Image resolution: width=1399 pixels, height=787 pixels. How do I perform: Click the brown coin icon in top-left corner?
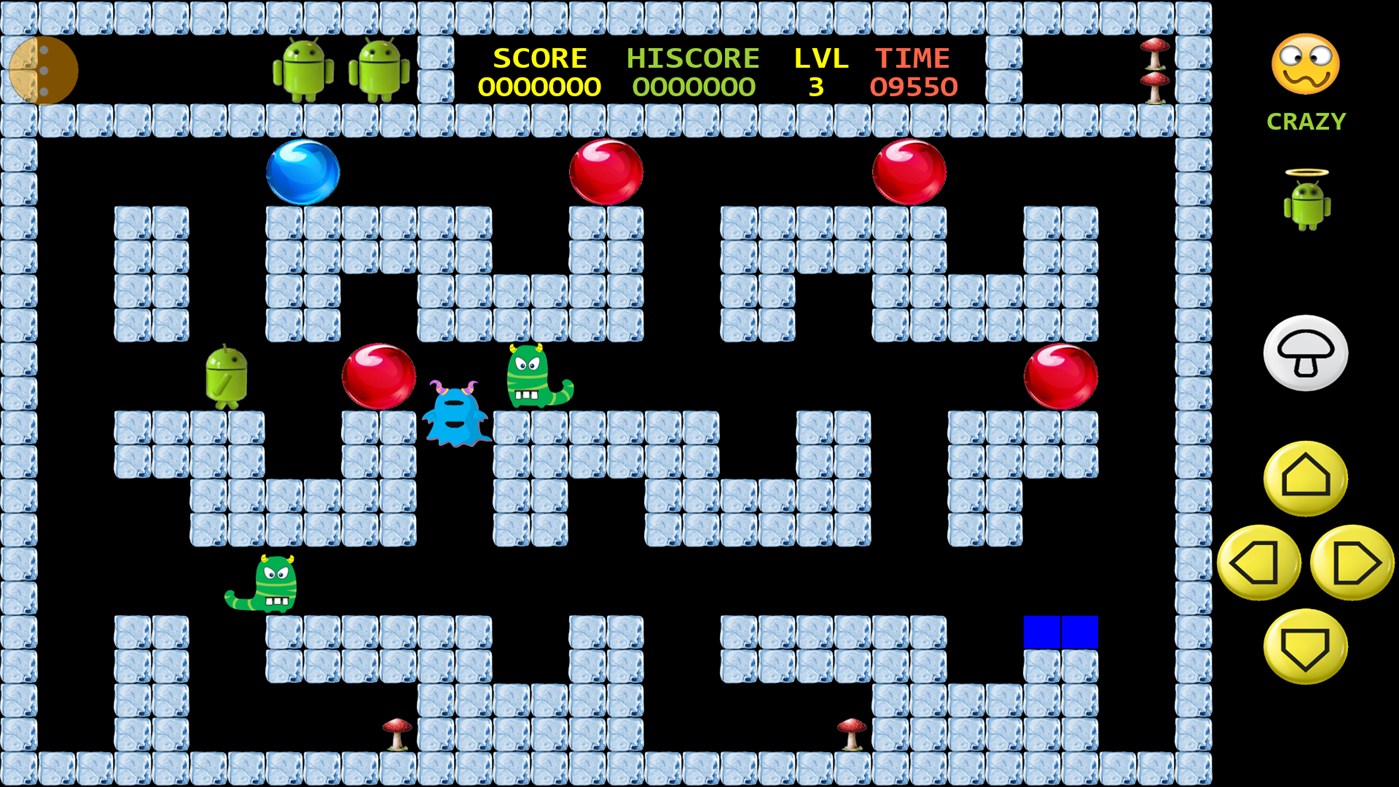click(x=44, y=71)
